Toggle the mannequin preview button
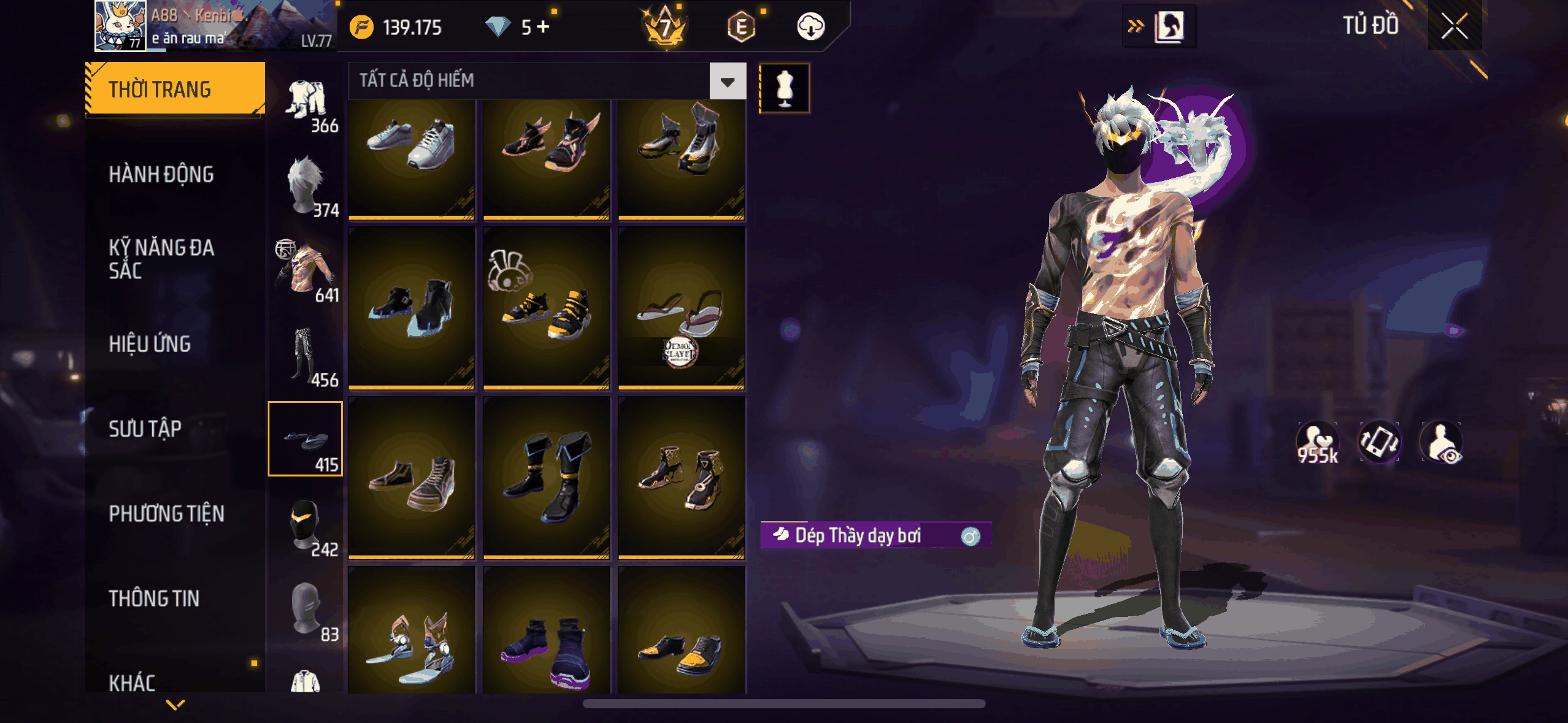This screenshot has height=723, width=1568. (785, 88)
